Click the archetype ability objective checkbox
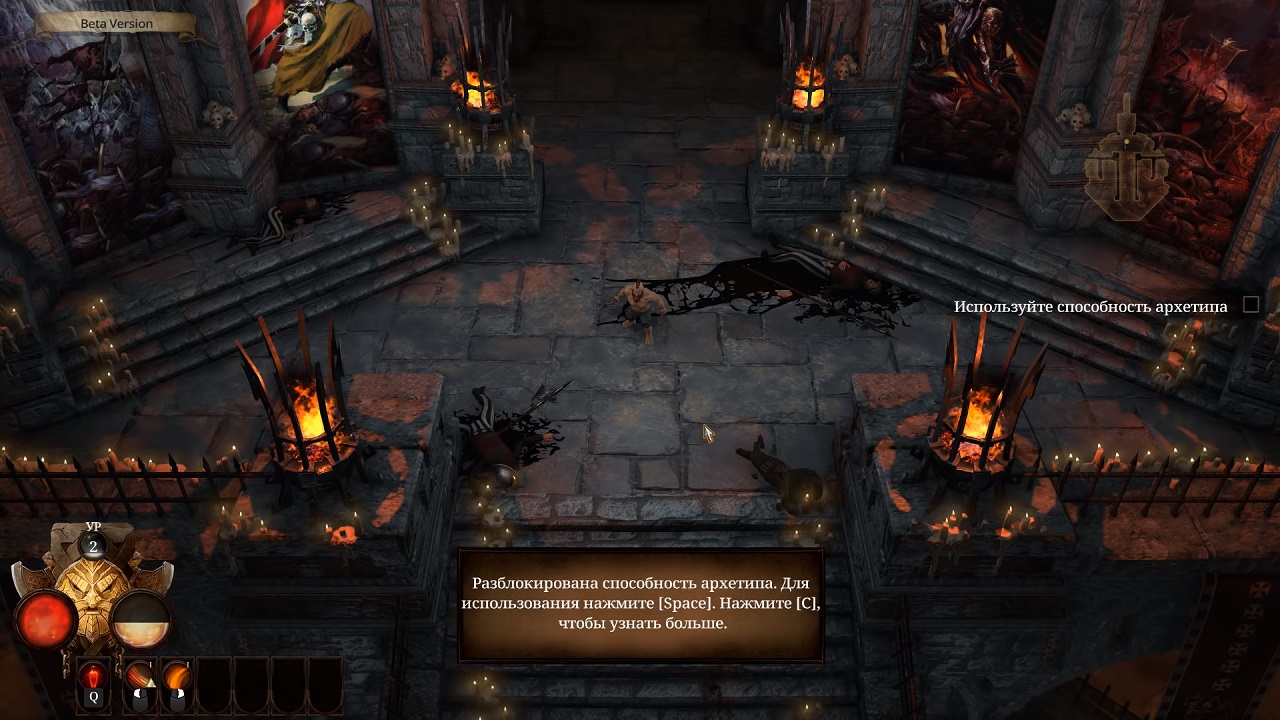The image size is (1280, 720). [x=1250, y=305]
